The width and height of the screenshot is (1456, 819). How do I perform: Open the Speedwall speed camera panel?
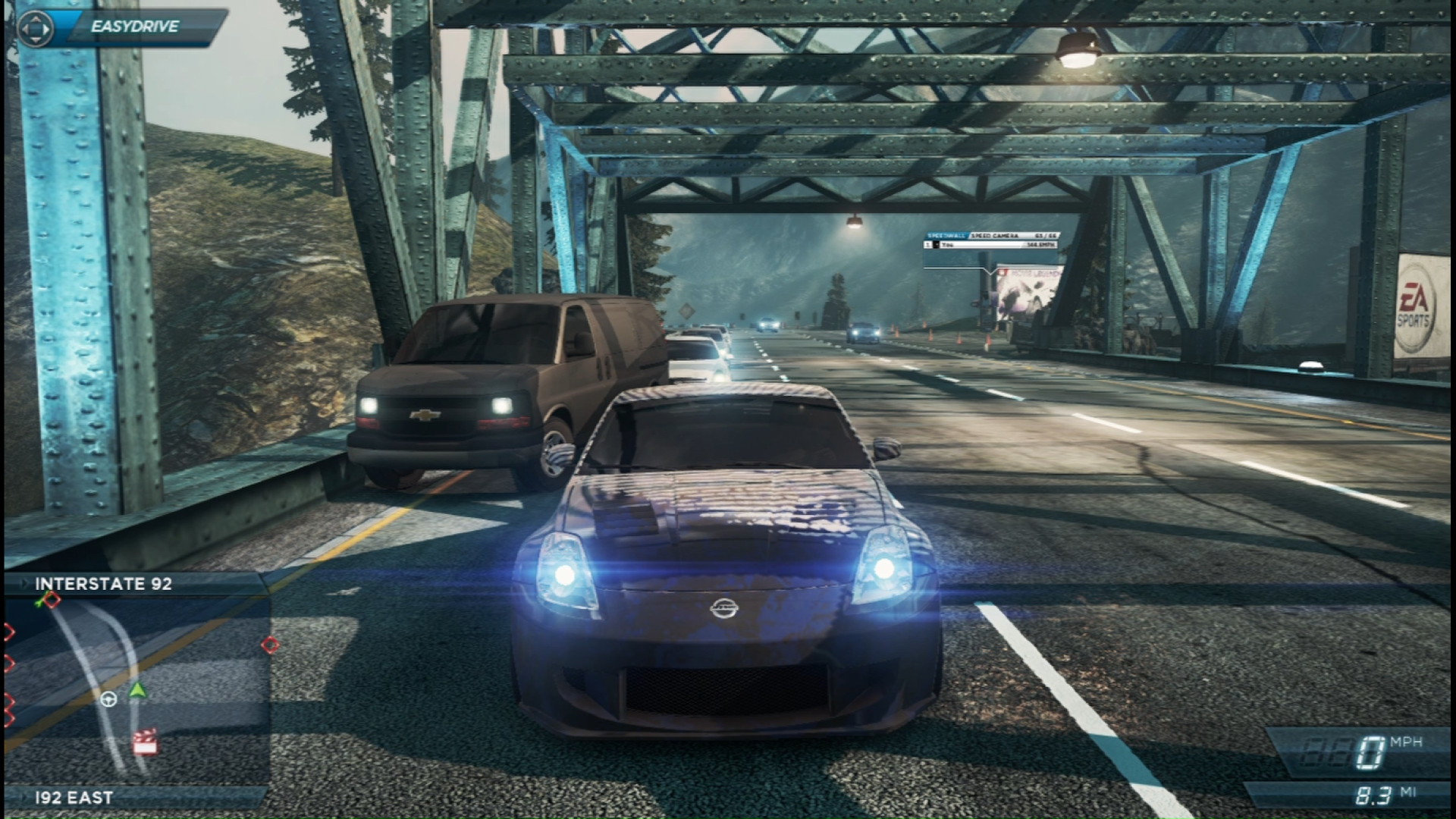(991, 240)
